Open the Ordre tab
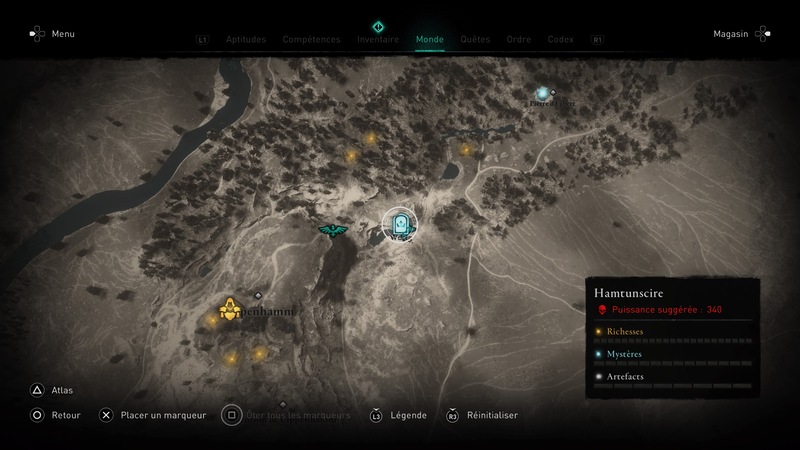The width and height of the screenshot is (800, 450). 519,40
